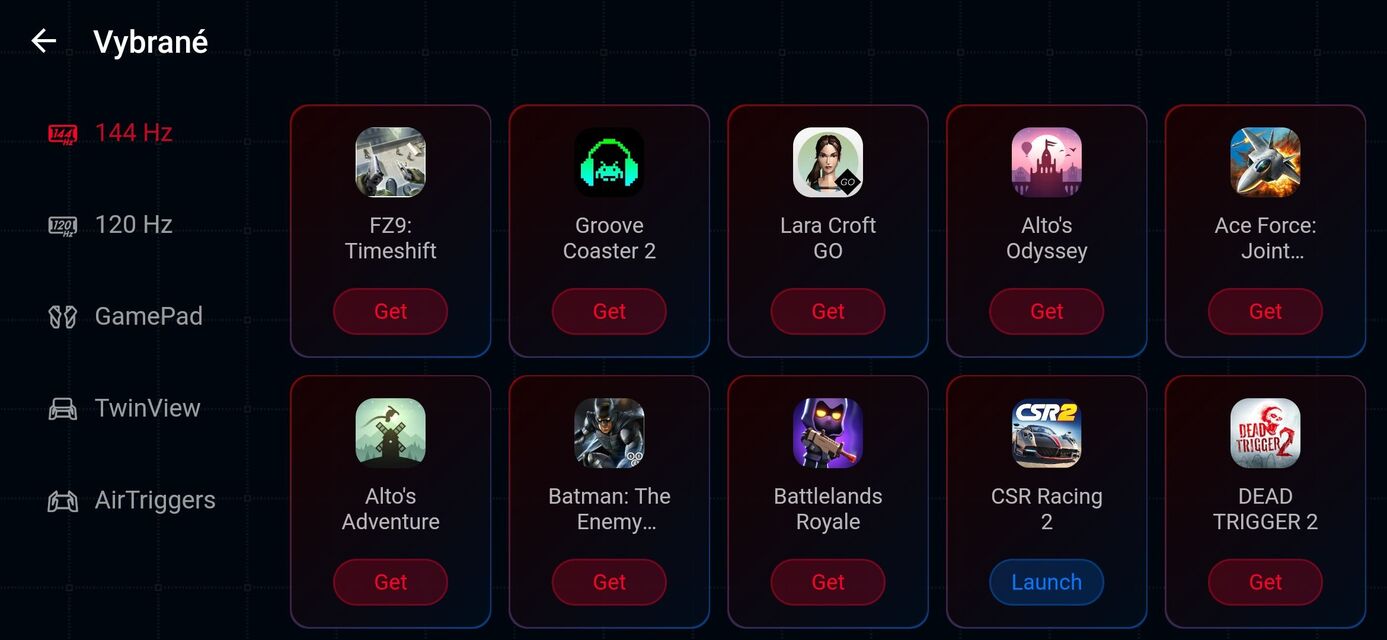Switch to the 120 Hz category

(111, 225)
